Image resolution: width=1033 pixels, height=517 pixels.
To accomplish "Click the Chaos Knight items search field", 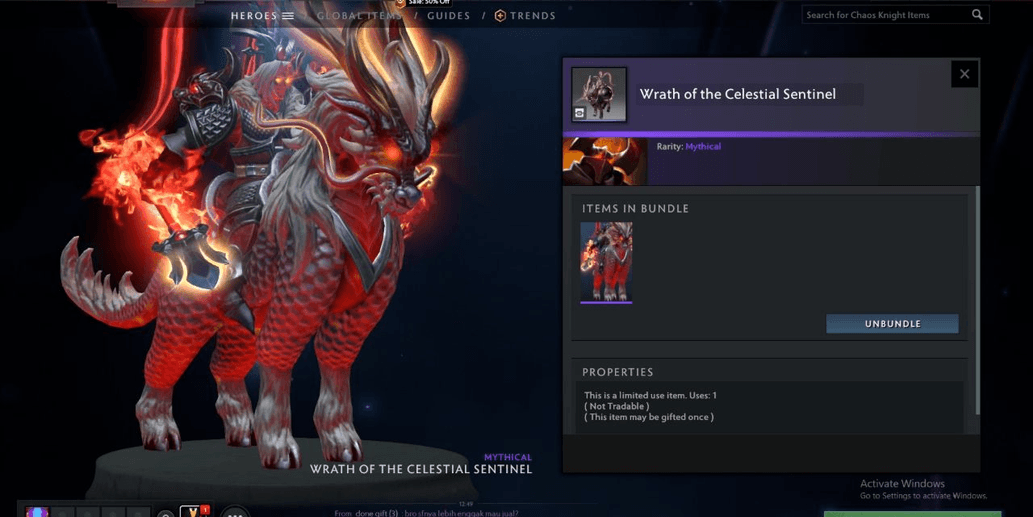I will 885,15.
